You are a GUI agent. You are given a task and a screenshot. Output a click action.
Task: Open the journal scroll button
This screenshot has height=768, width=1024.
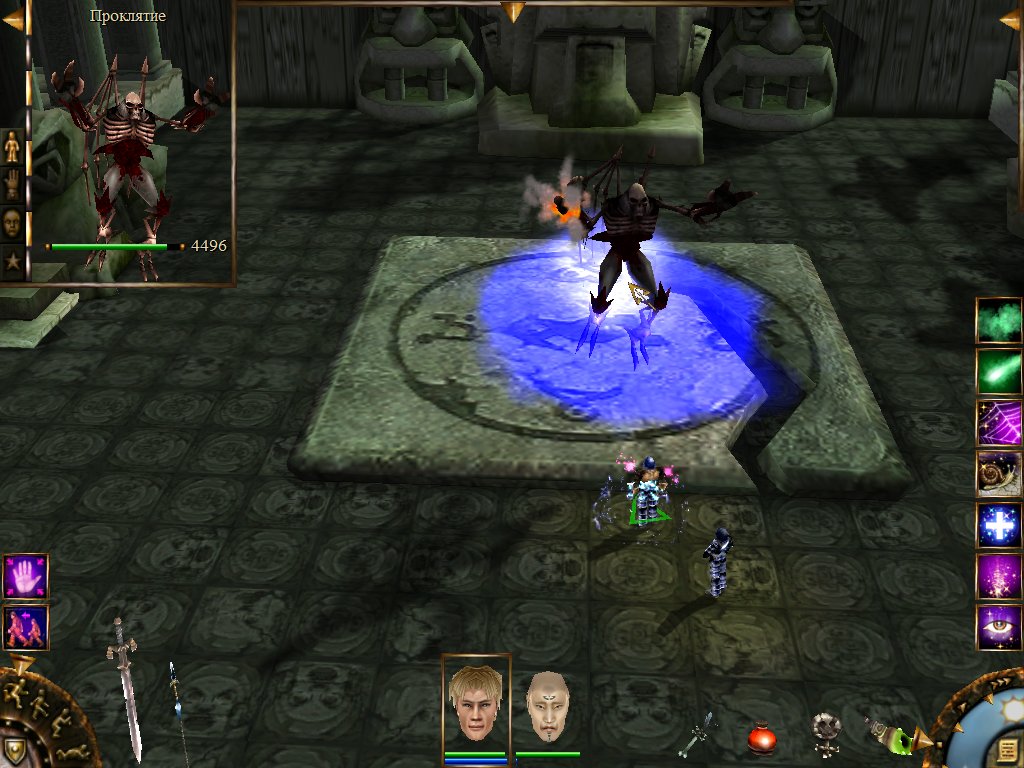pos(1006,750)
